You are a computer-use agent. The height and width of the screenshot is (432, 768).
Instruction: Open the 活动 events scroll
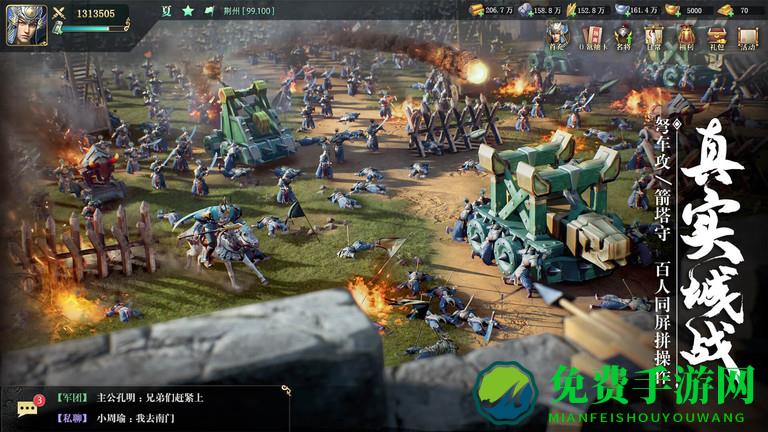click(748, 37)
